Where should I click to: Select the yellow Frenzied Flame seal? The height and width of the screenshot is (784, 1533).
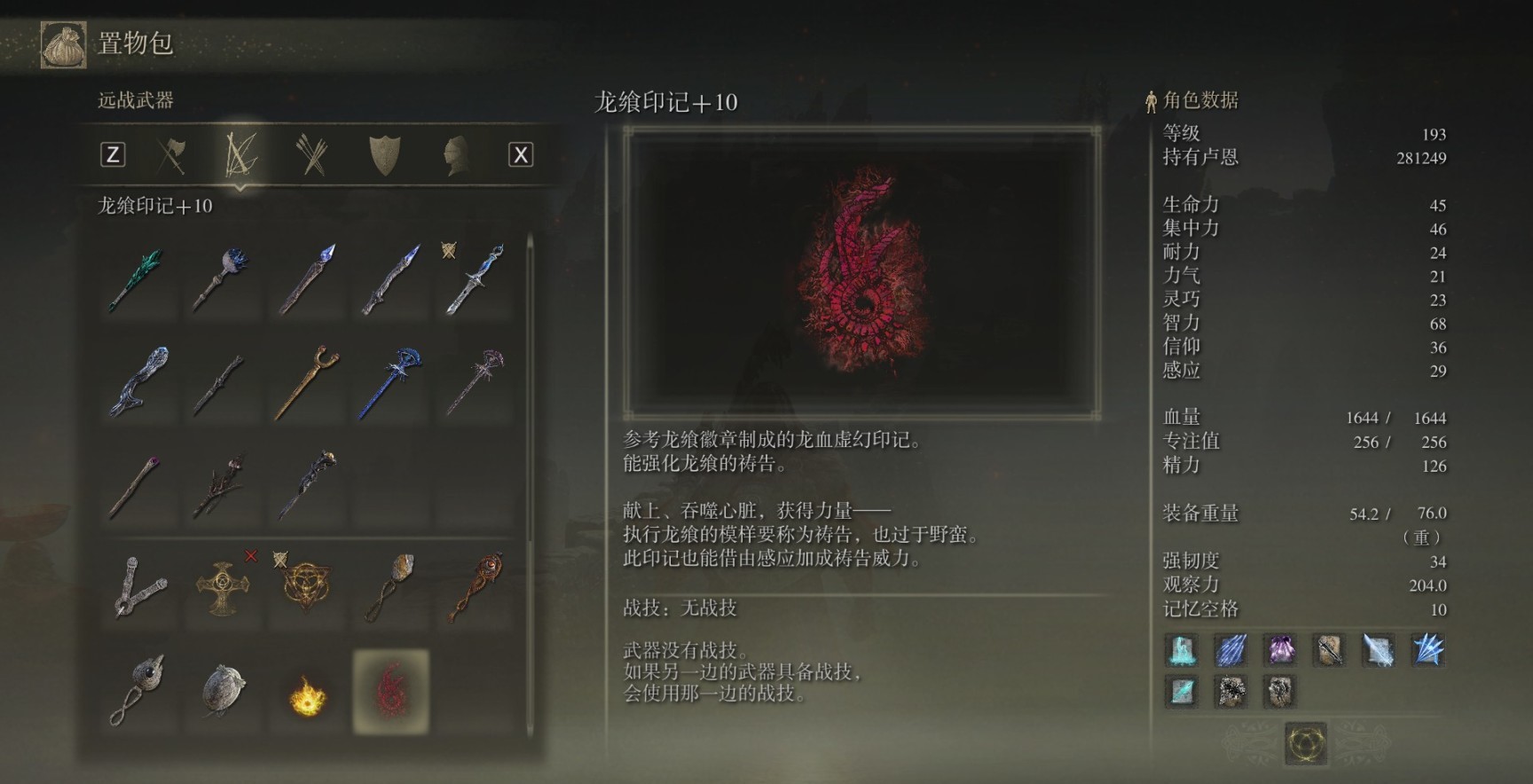[x=307, y=694]
